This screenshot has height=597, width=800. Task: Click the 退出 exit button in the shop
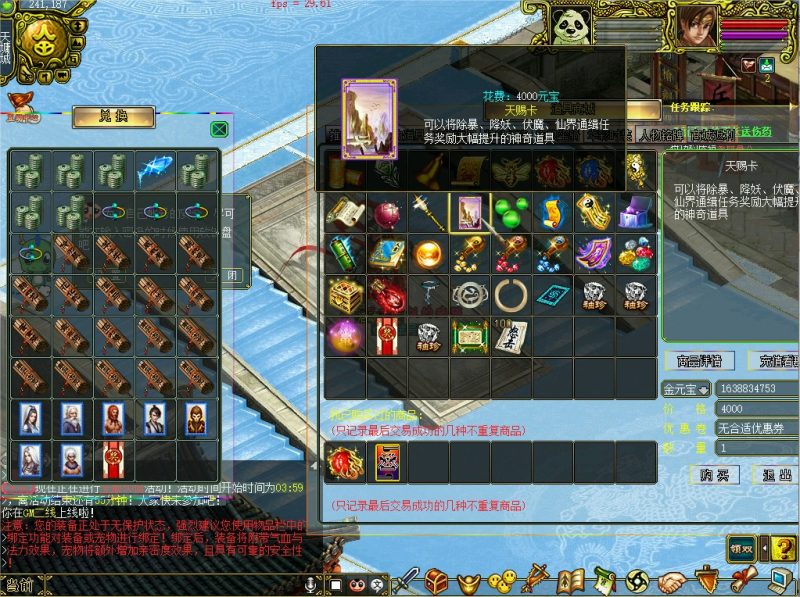(x=776, y=474)
